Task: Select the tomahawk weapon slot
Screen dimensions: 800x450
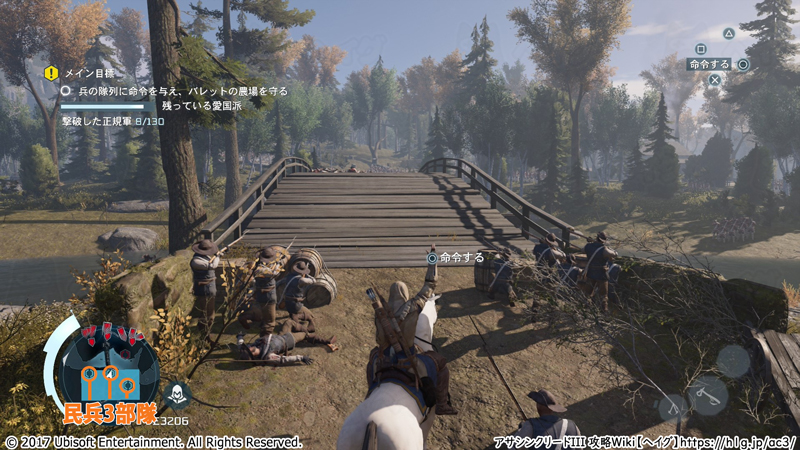Action: coord(708,395)
